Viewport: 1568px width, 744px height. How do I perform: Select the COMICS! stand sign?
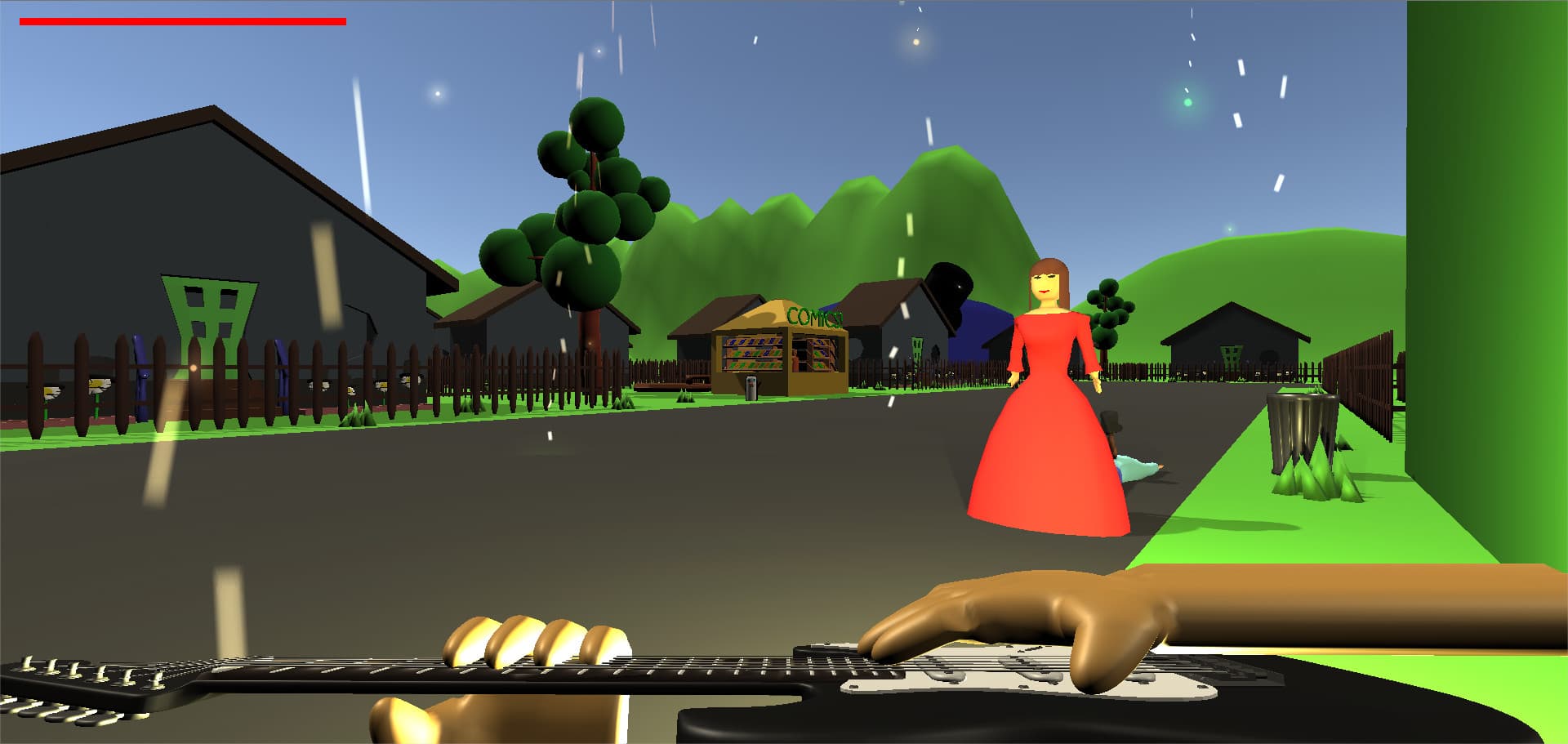(x=813, y=317)
